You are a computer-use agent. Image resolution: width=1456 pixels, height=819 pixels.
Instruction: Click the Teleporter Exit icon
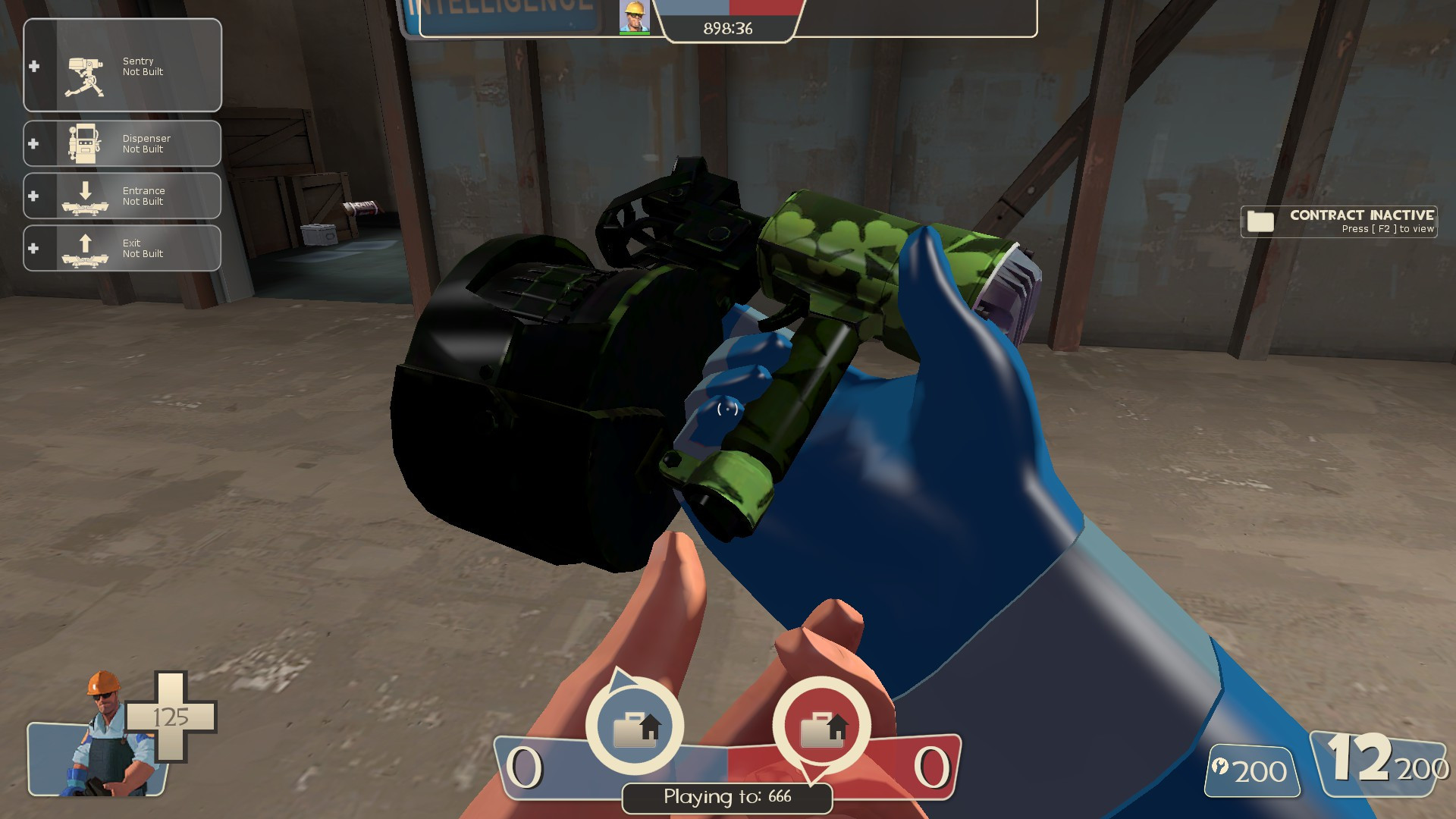tap(85, 247)
